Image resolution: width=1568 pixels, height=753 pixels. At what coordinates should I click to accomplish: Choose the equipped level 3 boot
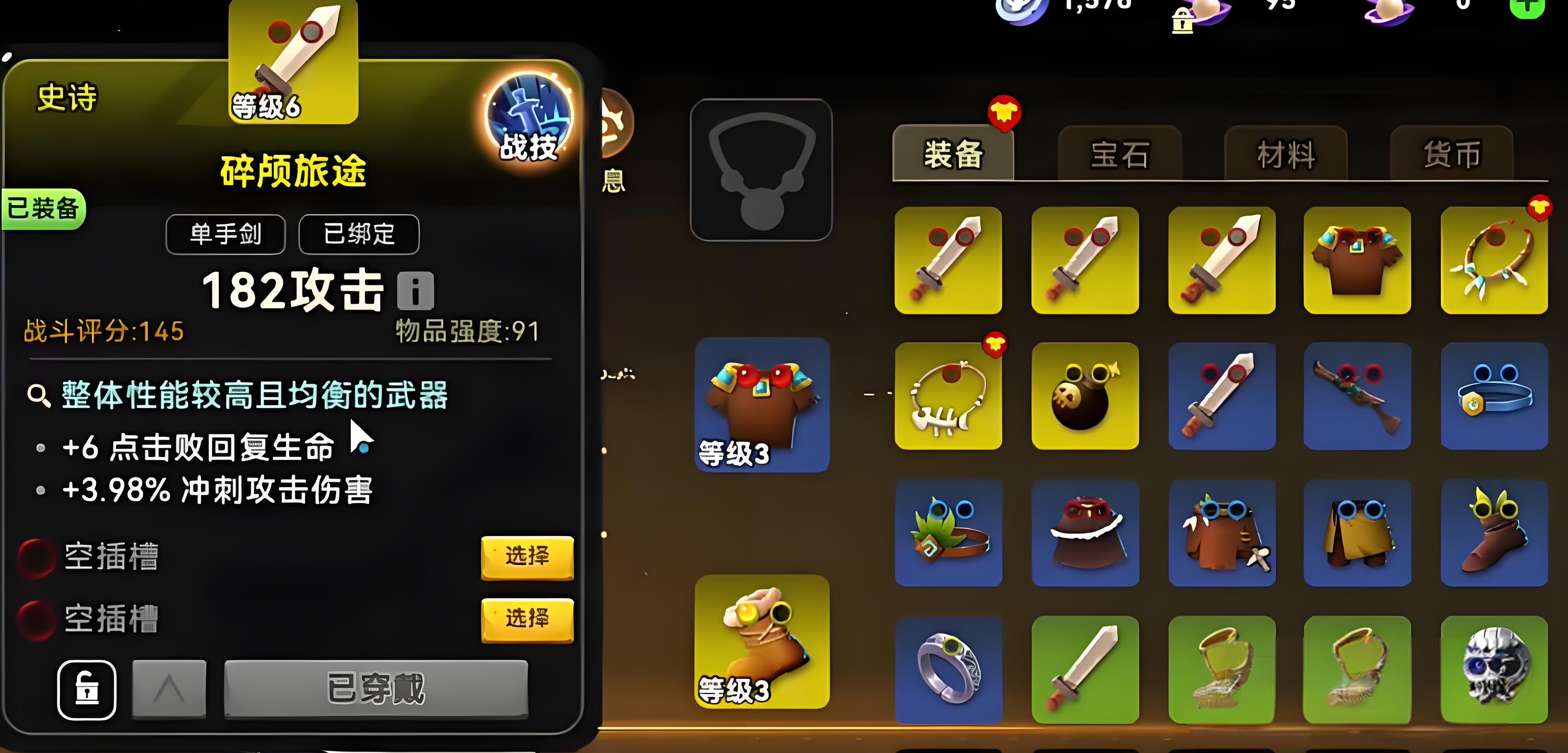762,641
